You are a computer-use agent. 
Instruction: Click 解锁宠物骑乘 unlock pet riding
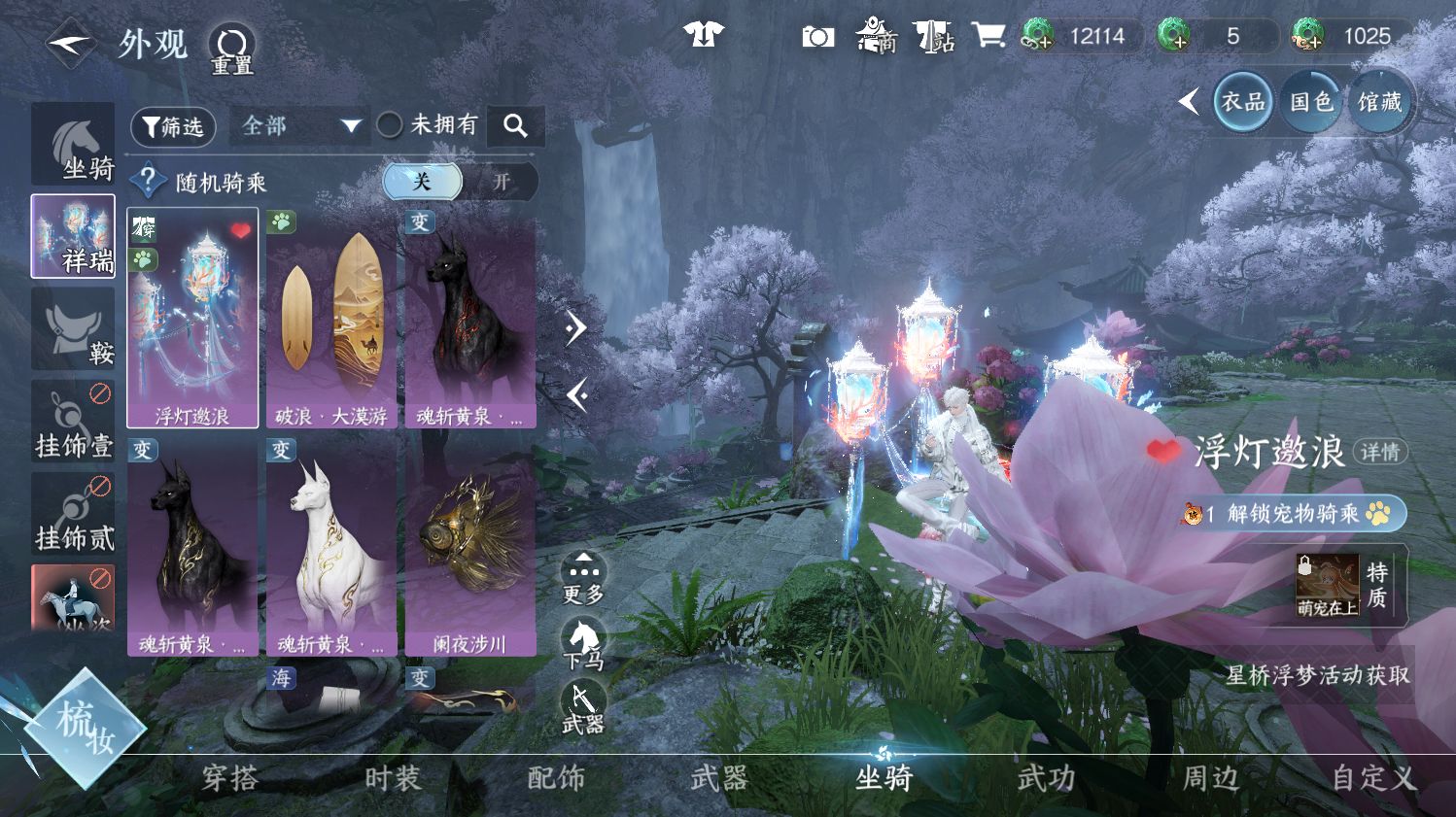tap(1292, 513)
